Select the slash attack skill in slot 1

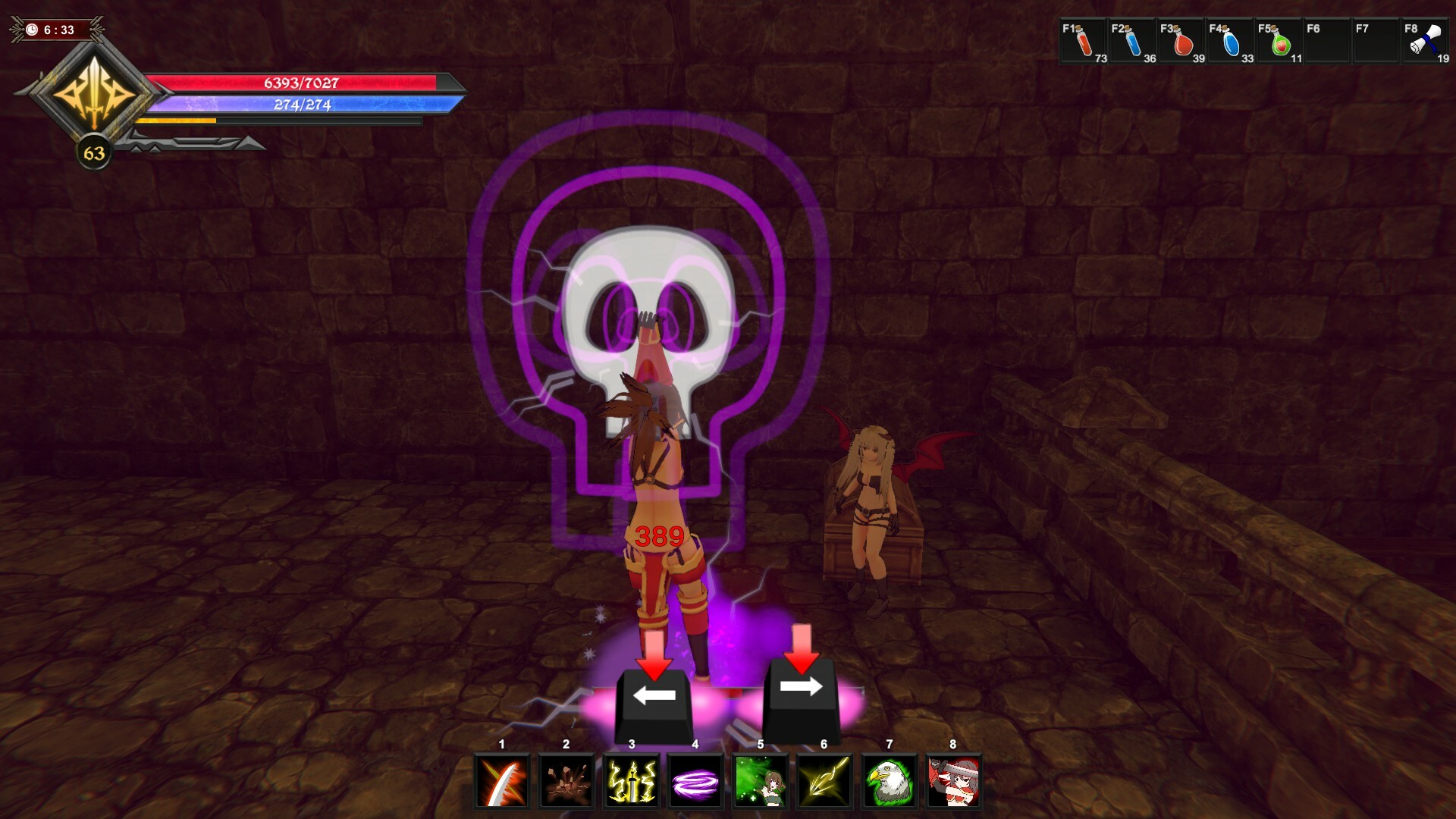pyautogui.click(x=500, y=783)
